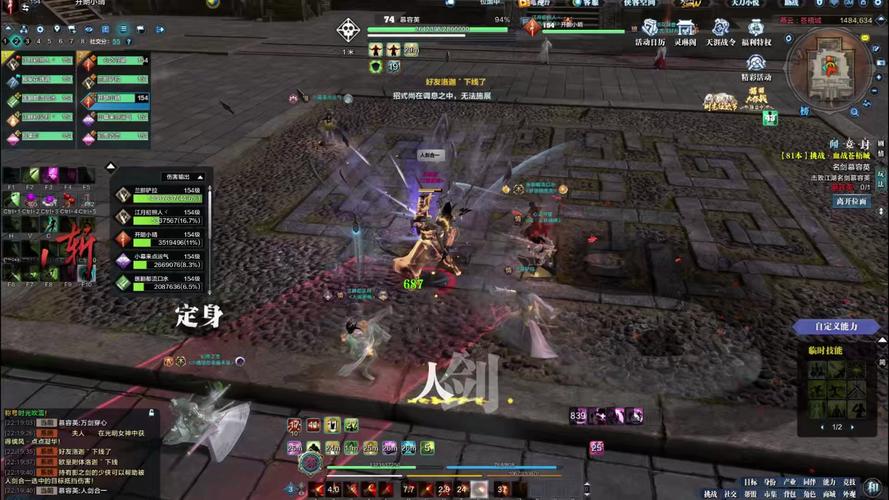This screenshot has height=500, width=889.
Task: Open the 角色 character menu
Action: [x=810, y=494]
